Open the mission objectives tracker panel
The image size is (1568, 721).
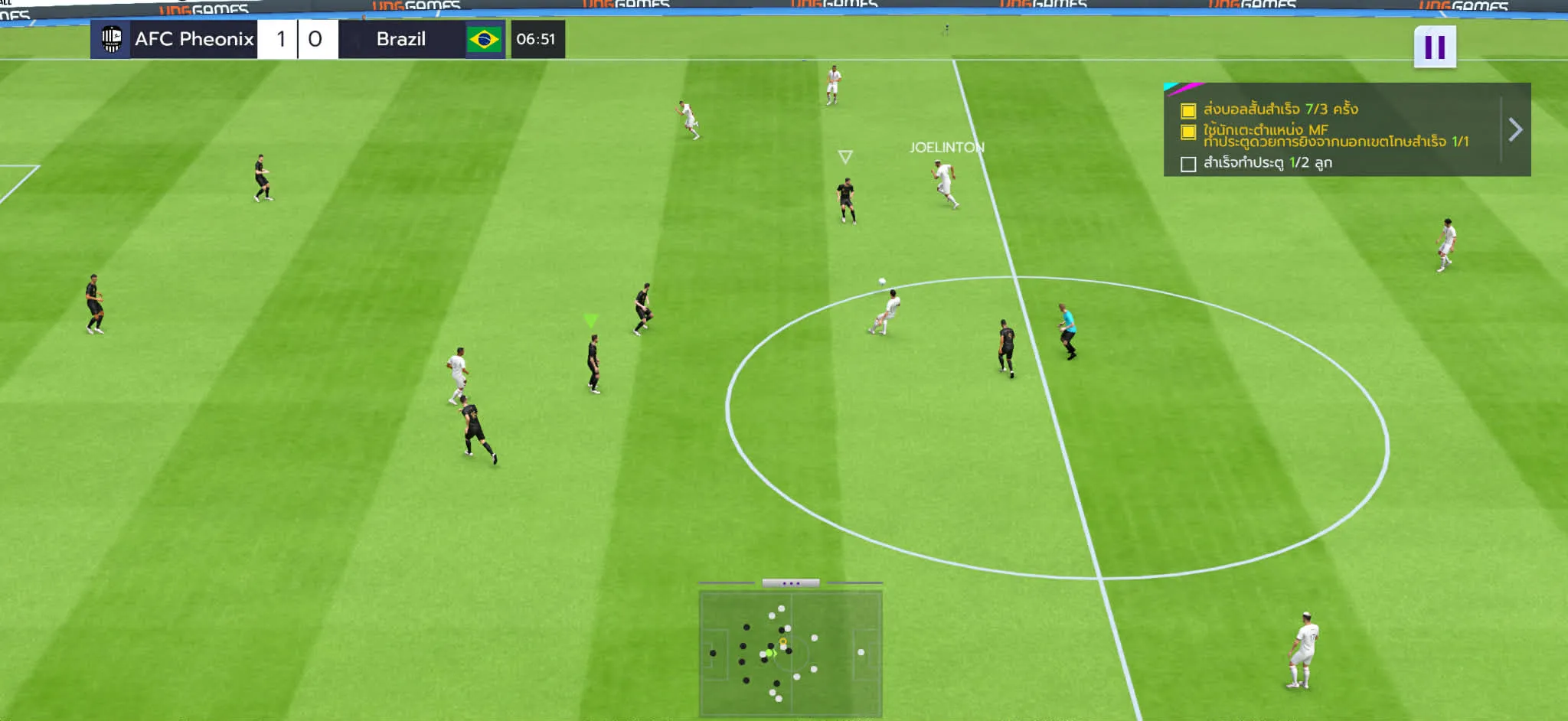point(1331,130)
